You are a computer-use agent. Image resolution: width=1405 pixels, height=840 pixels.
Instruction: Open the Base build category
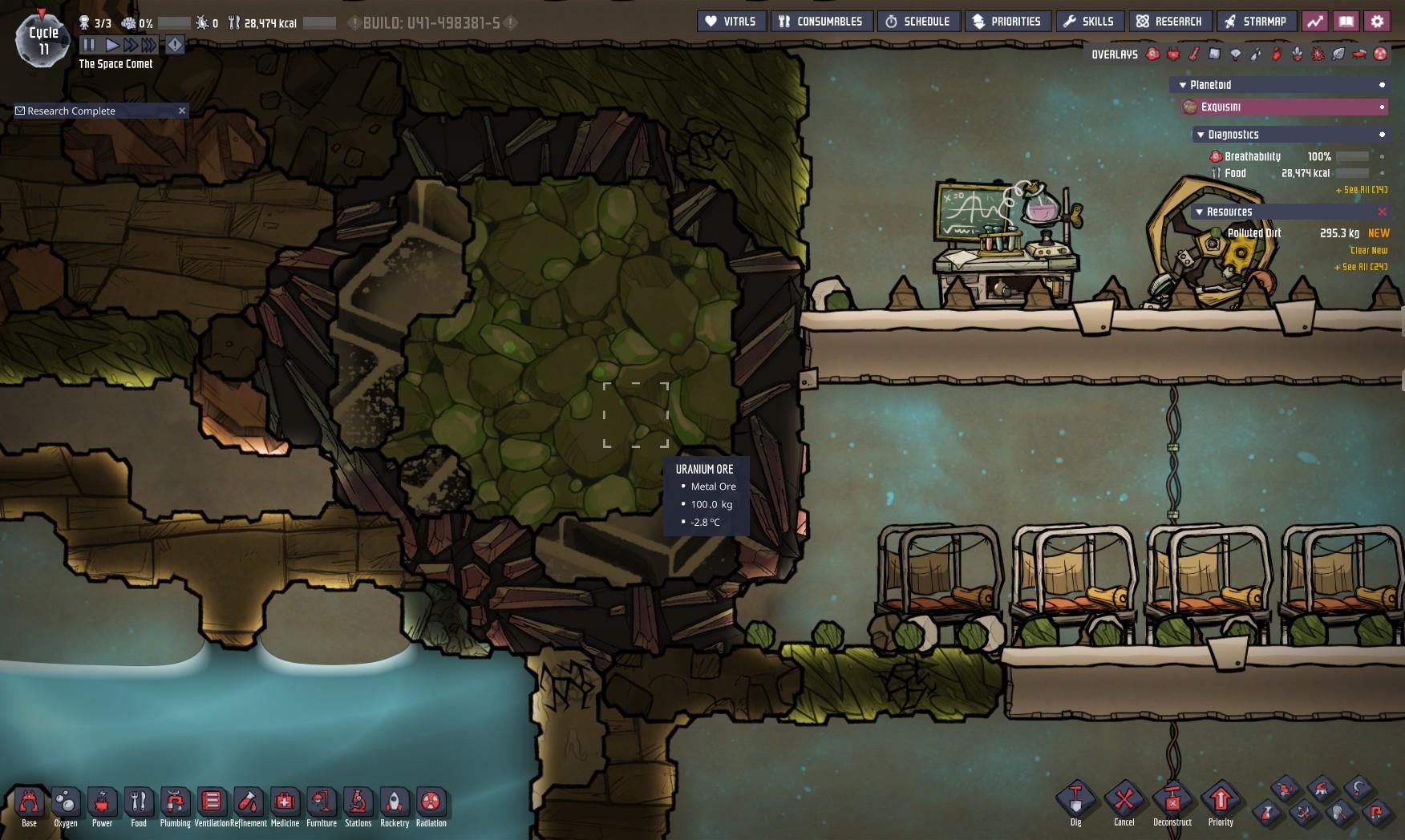pyautogui.click(x=29, y=806)
